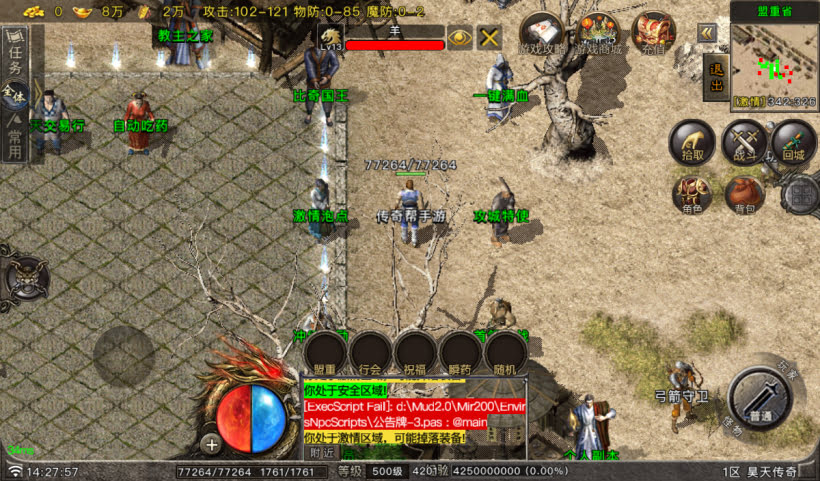The width and height of the screenshot is (820, 481).
Task: Open the 充值 recharge chest
Action: [x=653, y=34]
